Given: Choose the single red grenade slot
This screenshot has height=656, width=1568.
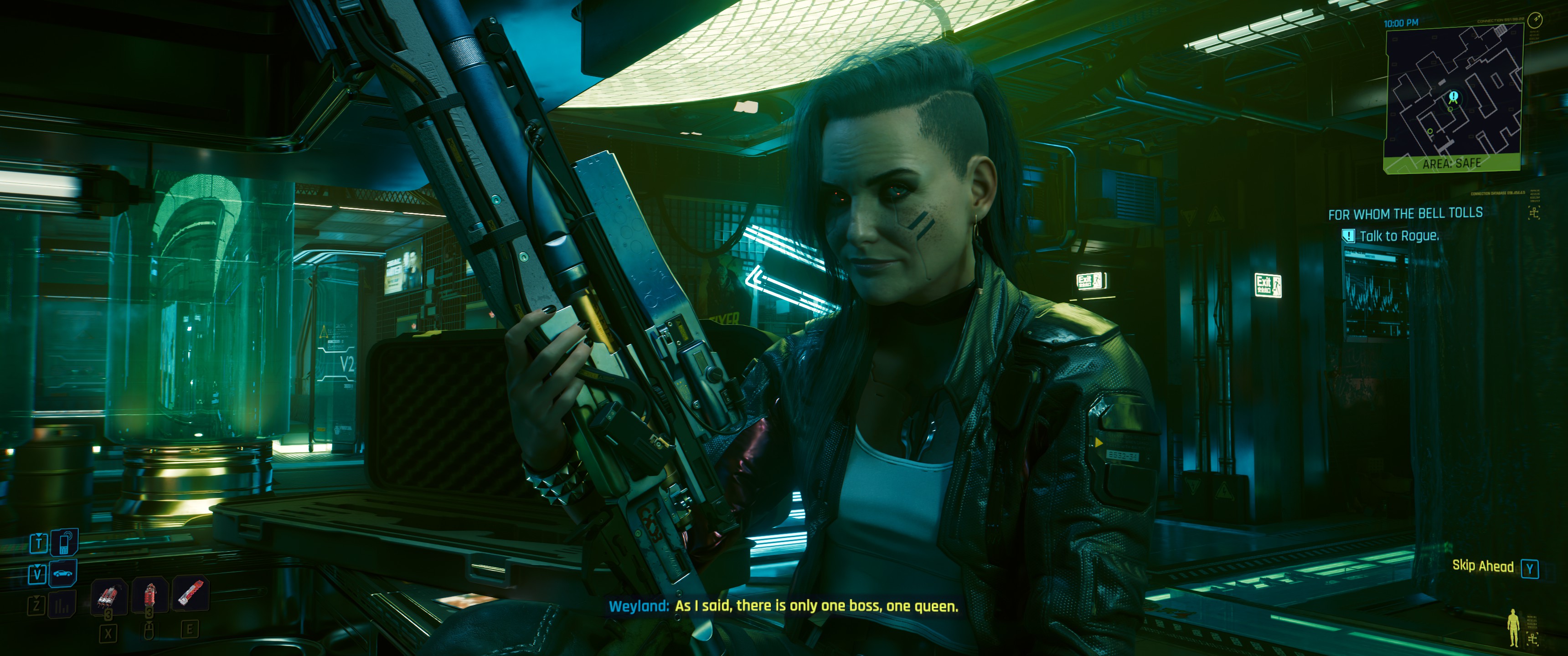Looking at the screenshot, I should 150,594.
